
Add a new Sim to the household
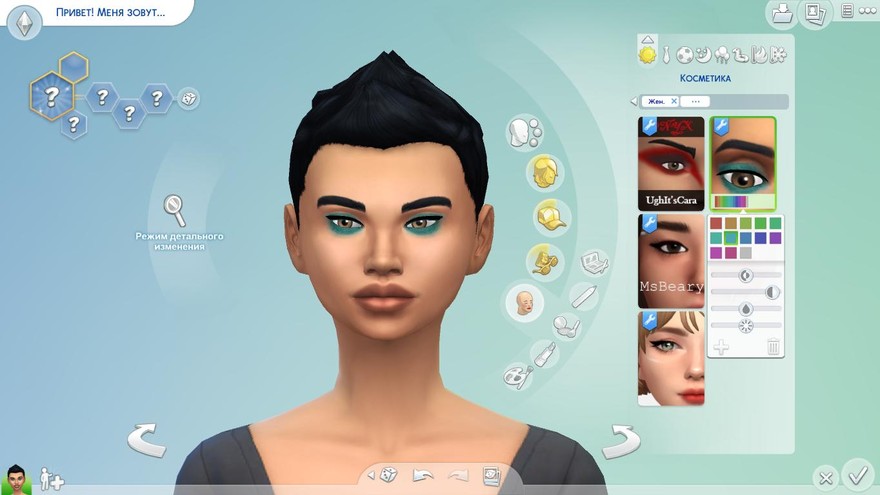point(51,480)
